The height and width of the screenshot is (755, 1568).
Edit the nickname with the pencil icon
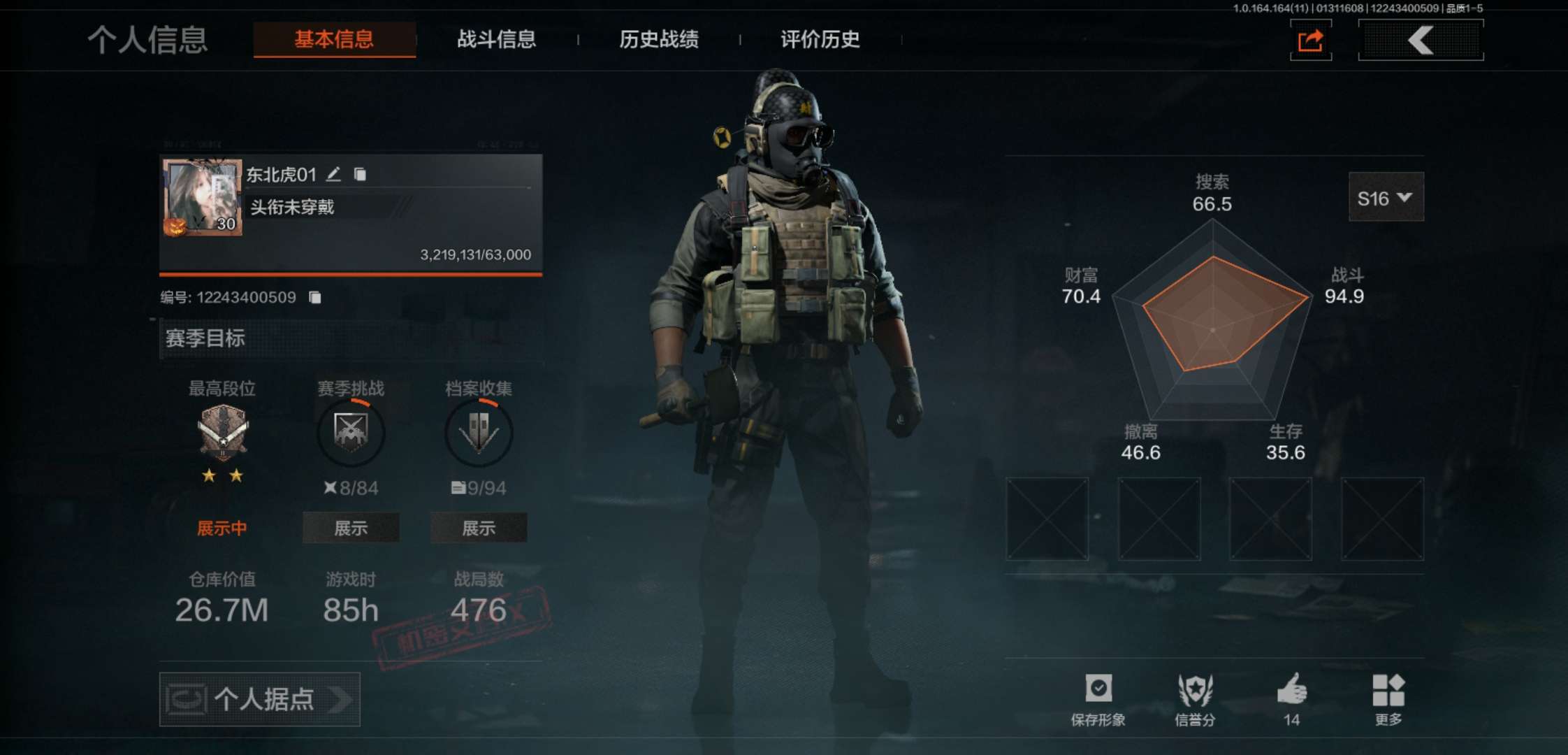(334, 175)
